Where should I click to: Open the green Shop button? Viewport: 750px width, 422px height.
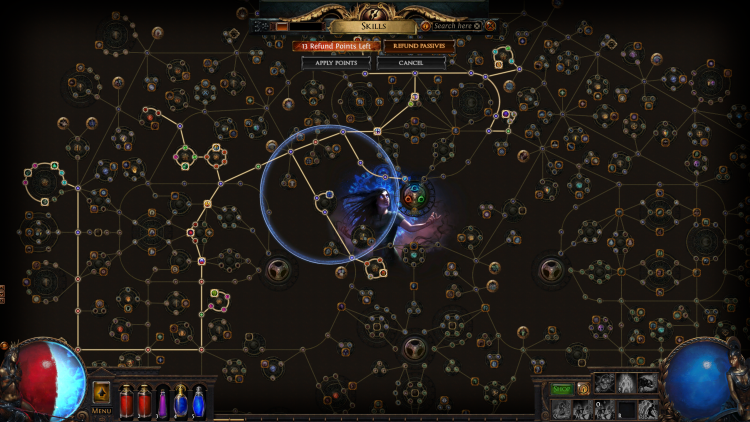pyautogui.click(x=561, y=388)
